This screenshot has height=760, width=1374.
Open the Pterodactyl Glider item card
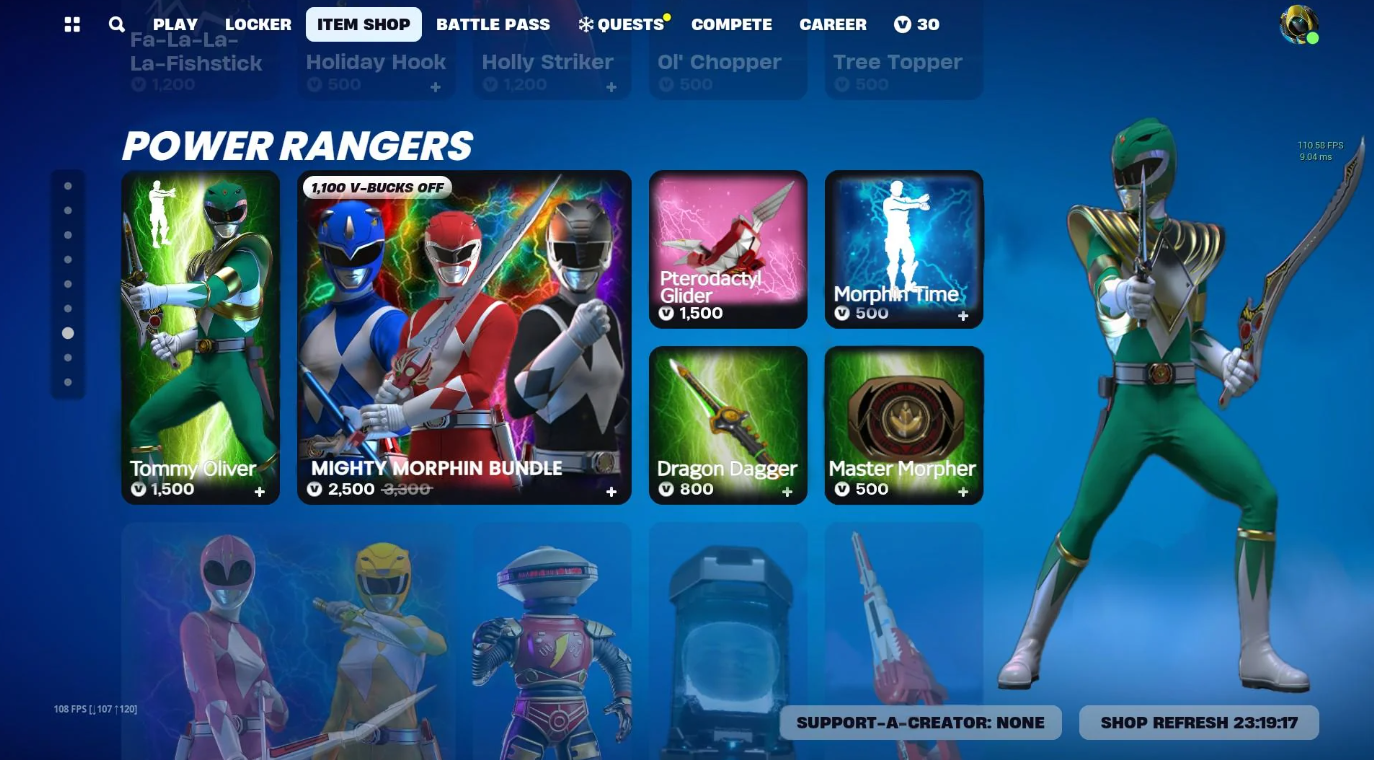(x=727, y=248)
